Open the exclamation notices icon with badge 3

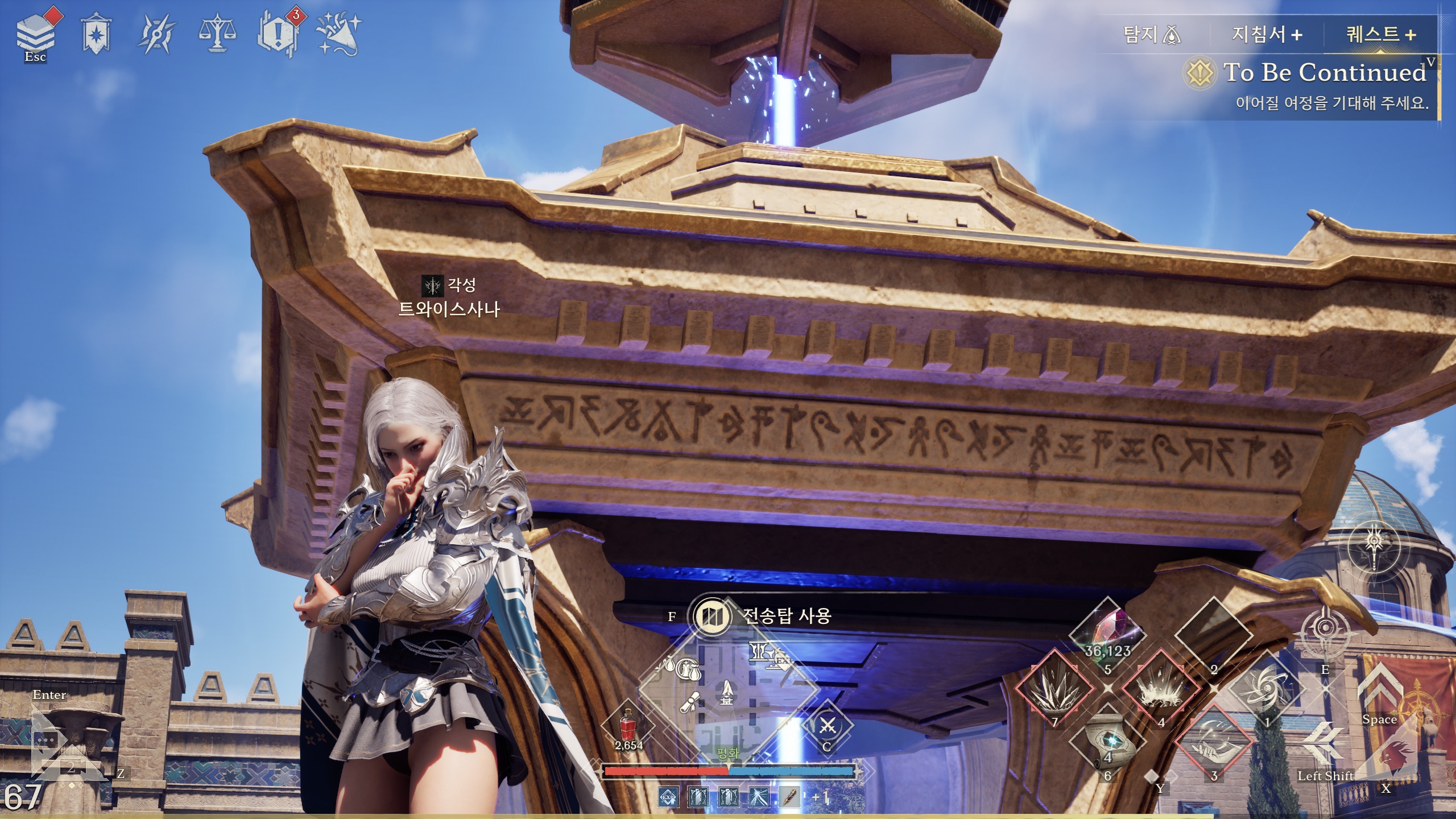(278, 34)
